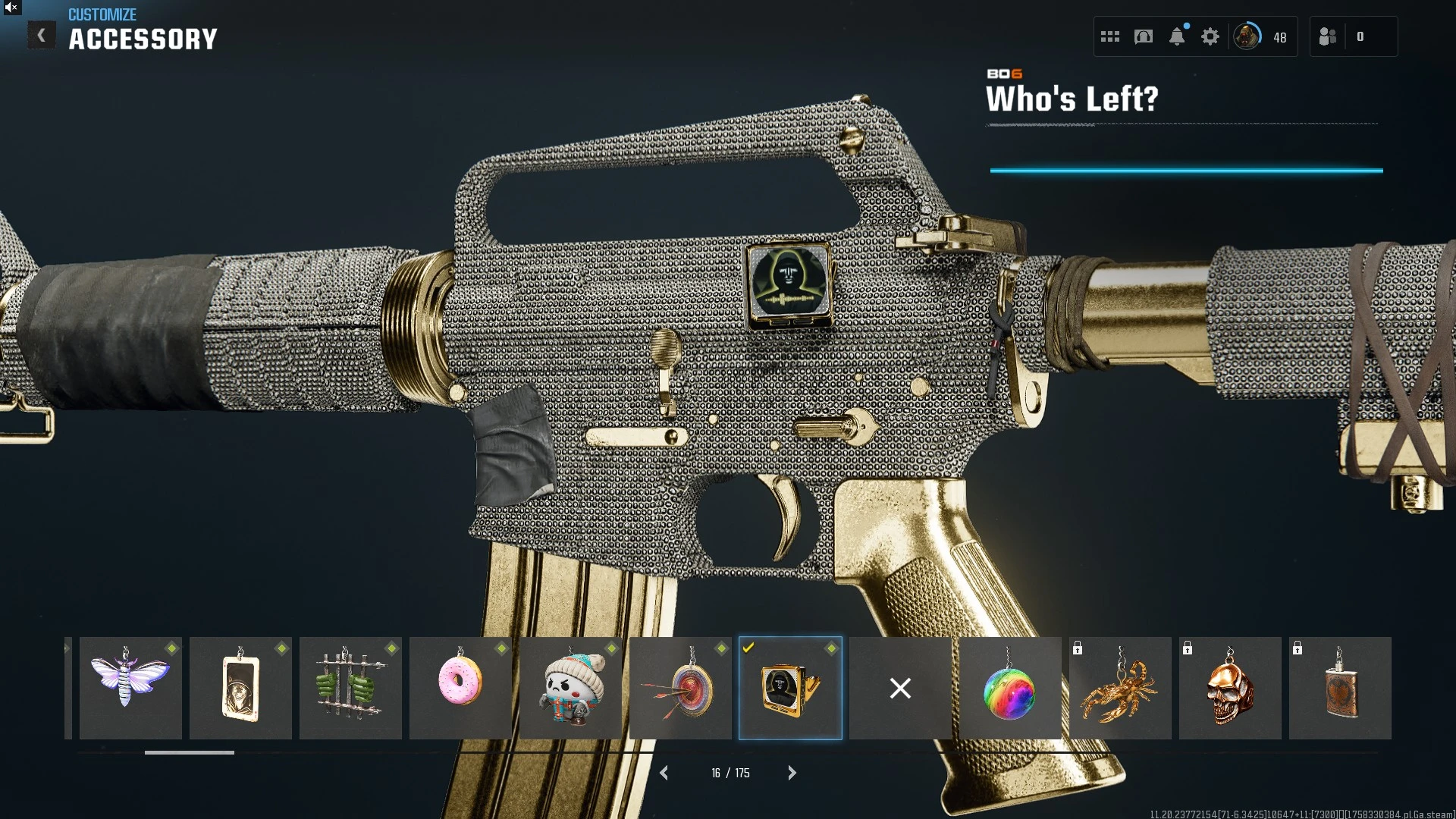
Task: Go to next accessory page arrow
Action: pyautogui.click(x=792, y=773)
